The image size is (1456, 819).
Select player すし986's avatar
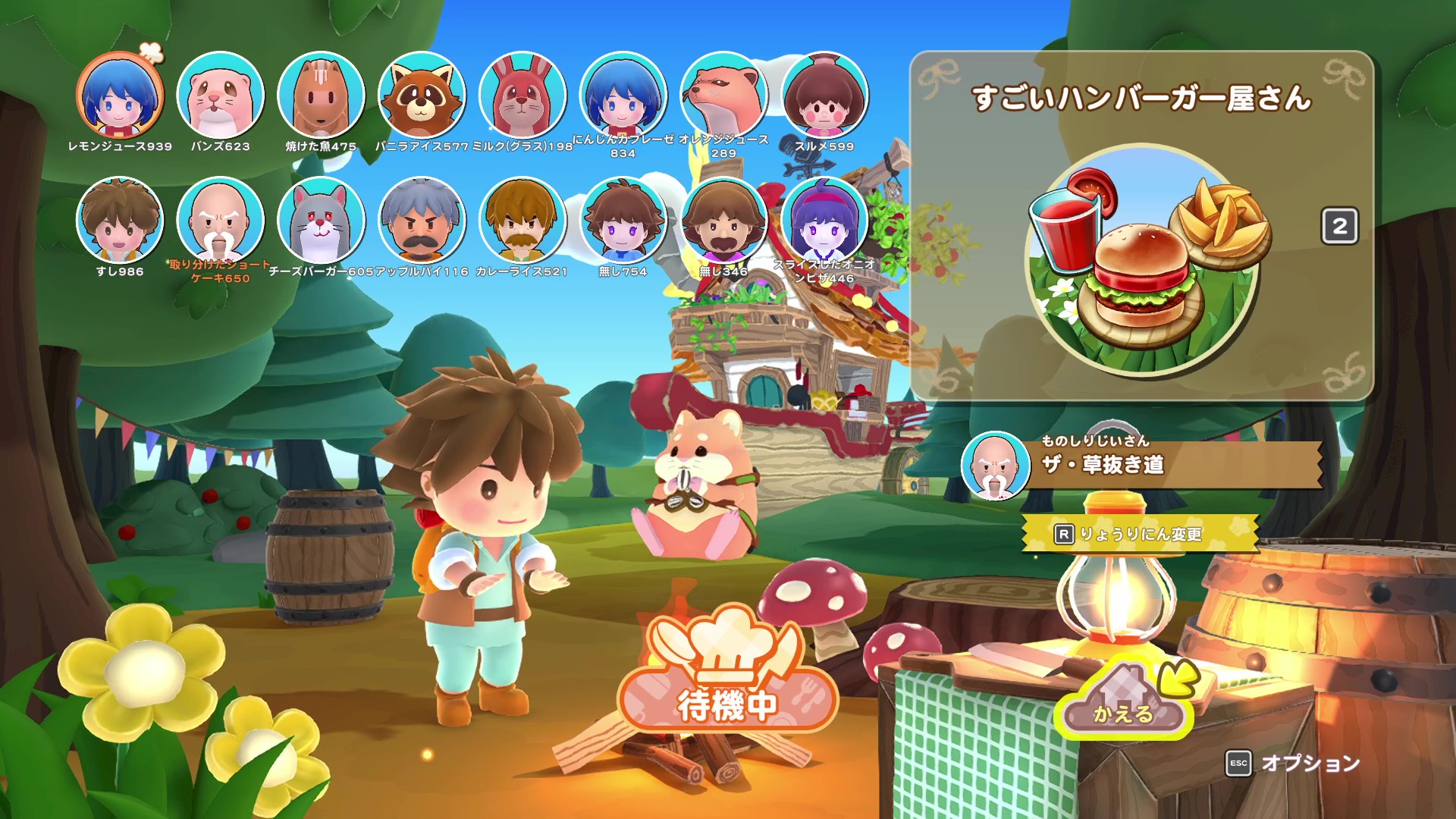(x=120, y=221)
